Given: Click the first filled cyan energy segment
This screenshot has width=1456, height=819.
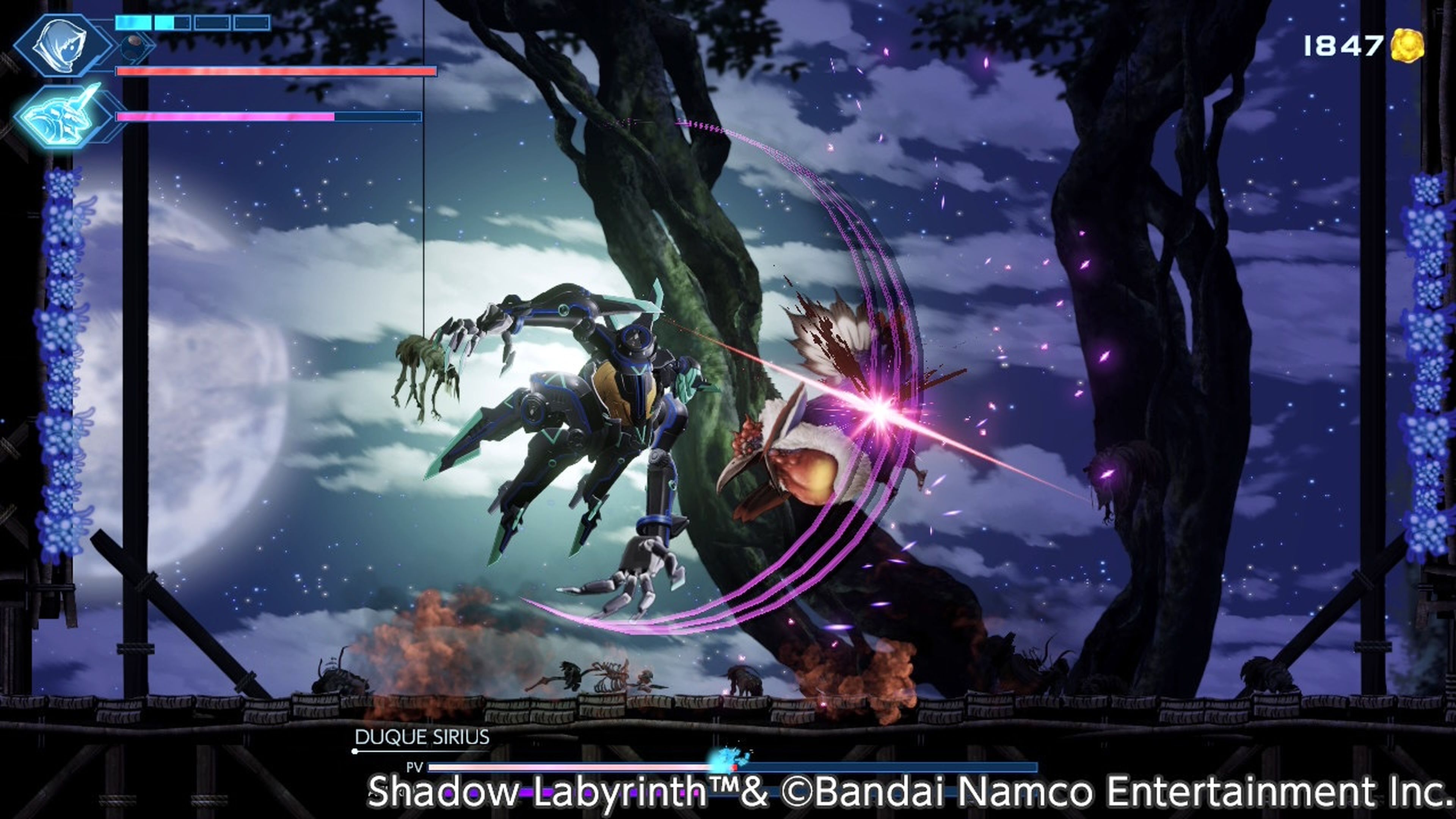Looking at the screenshot, I should click(133, 23).
